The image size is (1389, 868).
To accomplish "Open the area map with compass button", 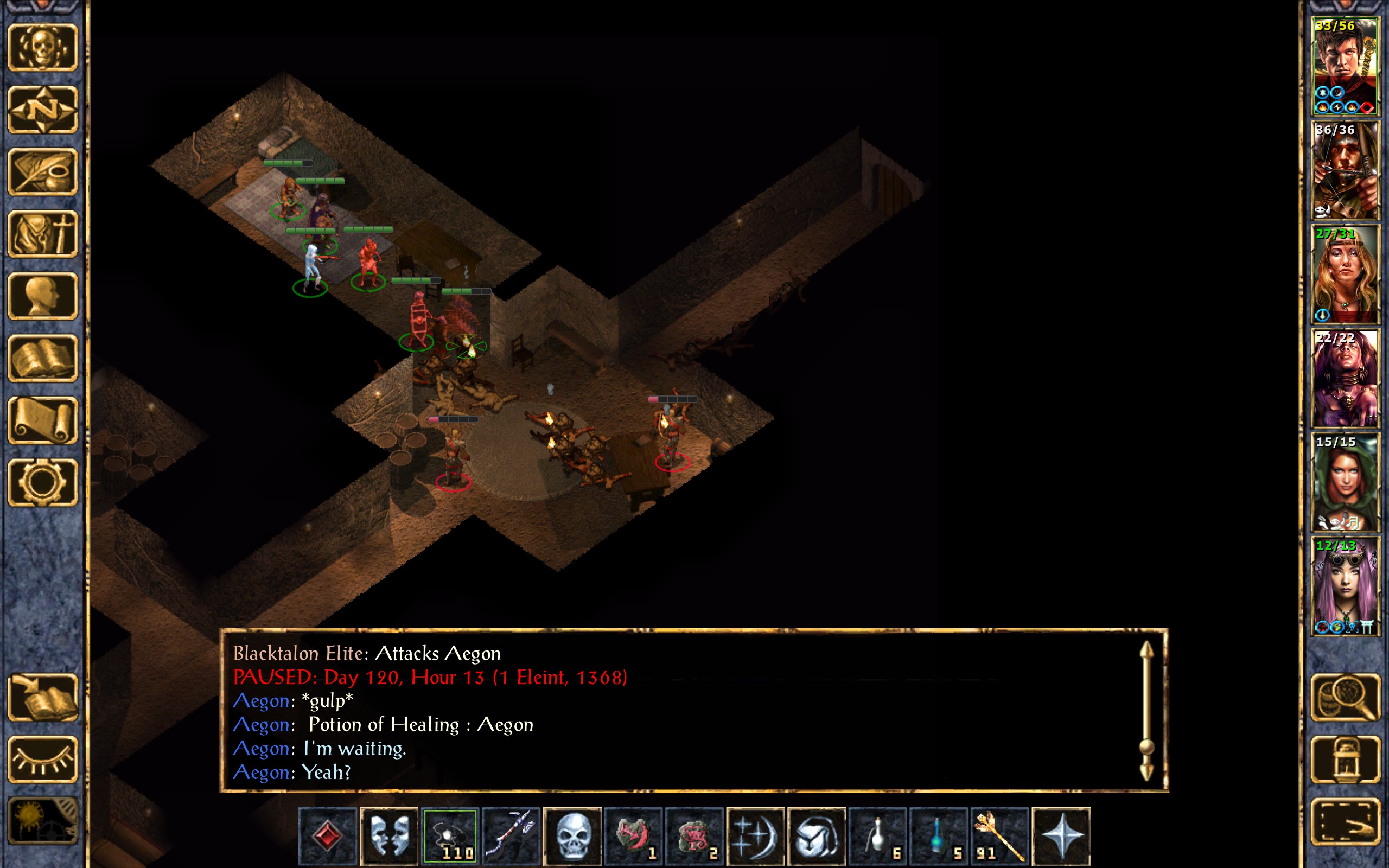I will point(42,109).
